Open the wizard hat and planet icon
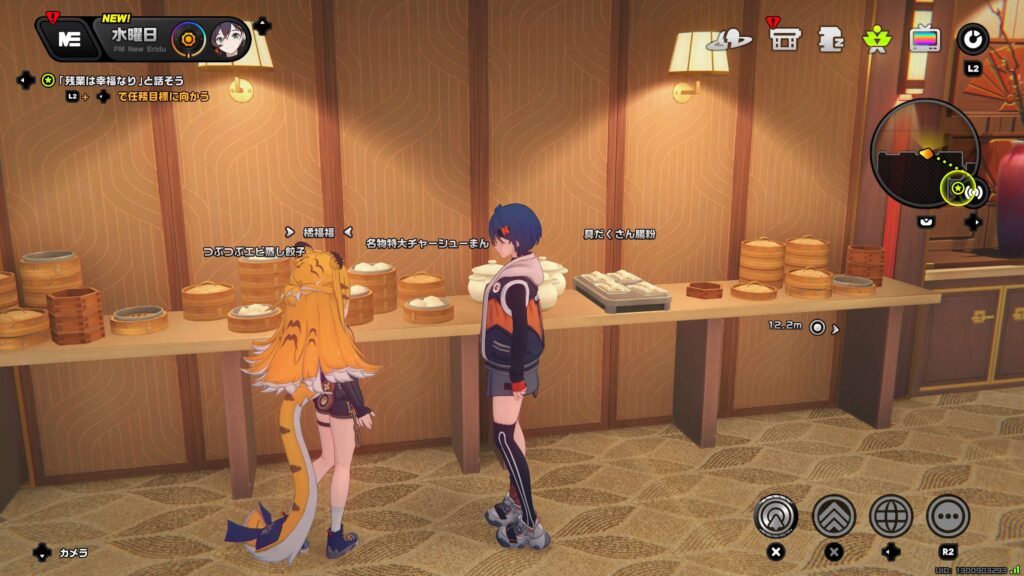The width and height of the screenshot is (1024, 576). pos(728,40)
